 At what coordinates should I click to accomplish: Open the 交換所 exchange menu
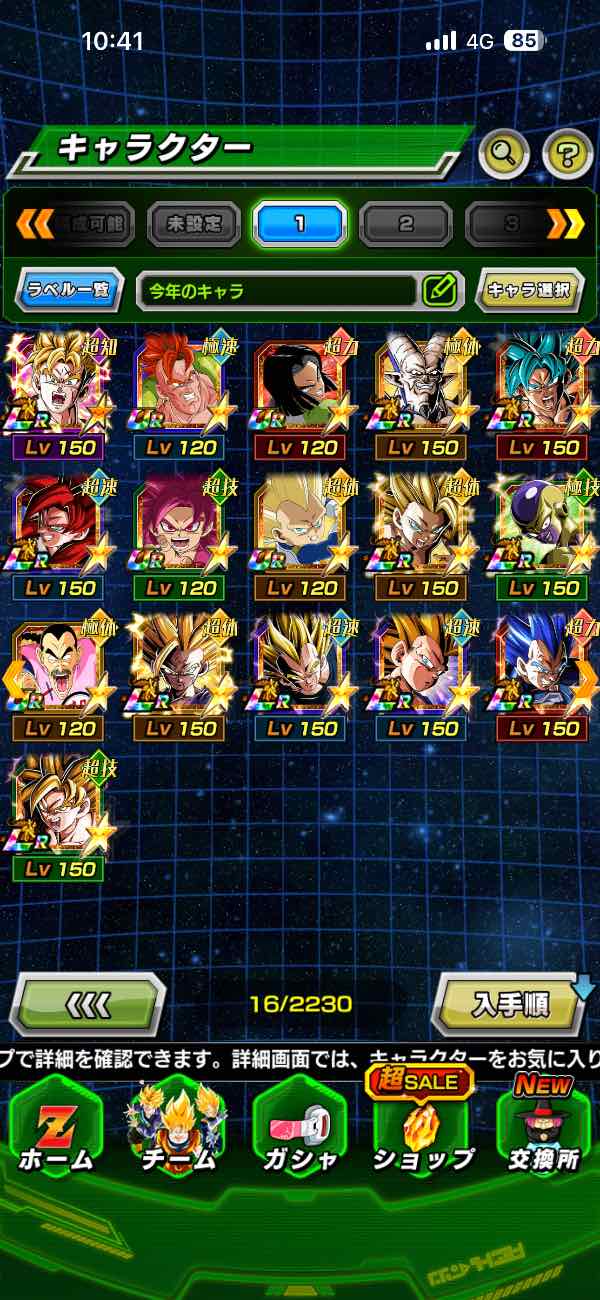coord(543,1130)
